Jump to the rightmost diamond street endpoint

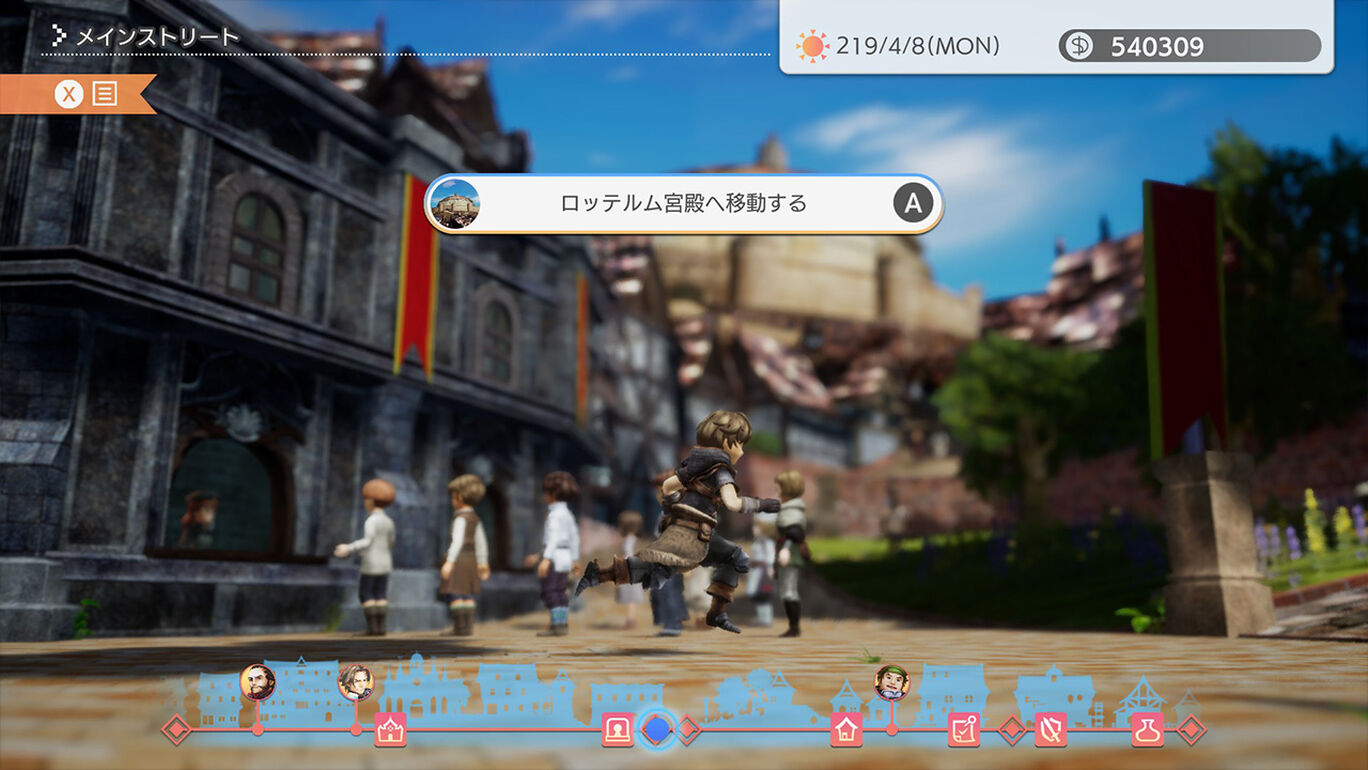point(1190,730)
